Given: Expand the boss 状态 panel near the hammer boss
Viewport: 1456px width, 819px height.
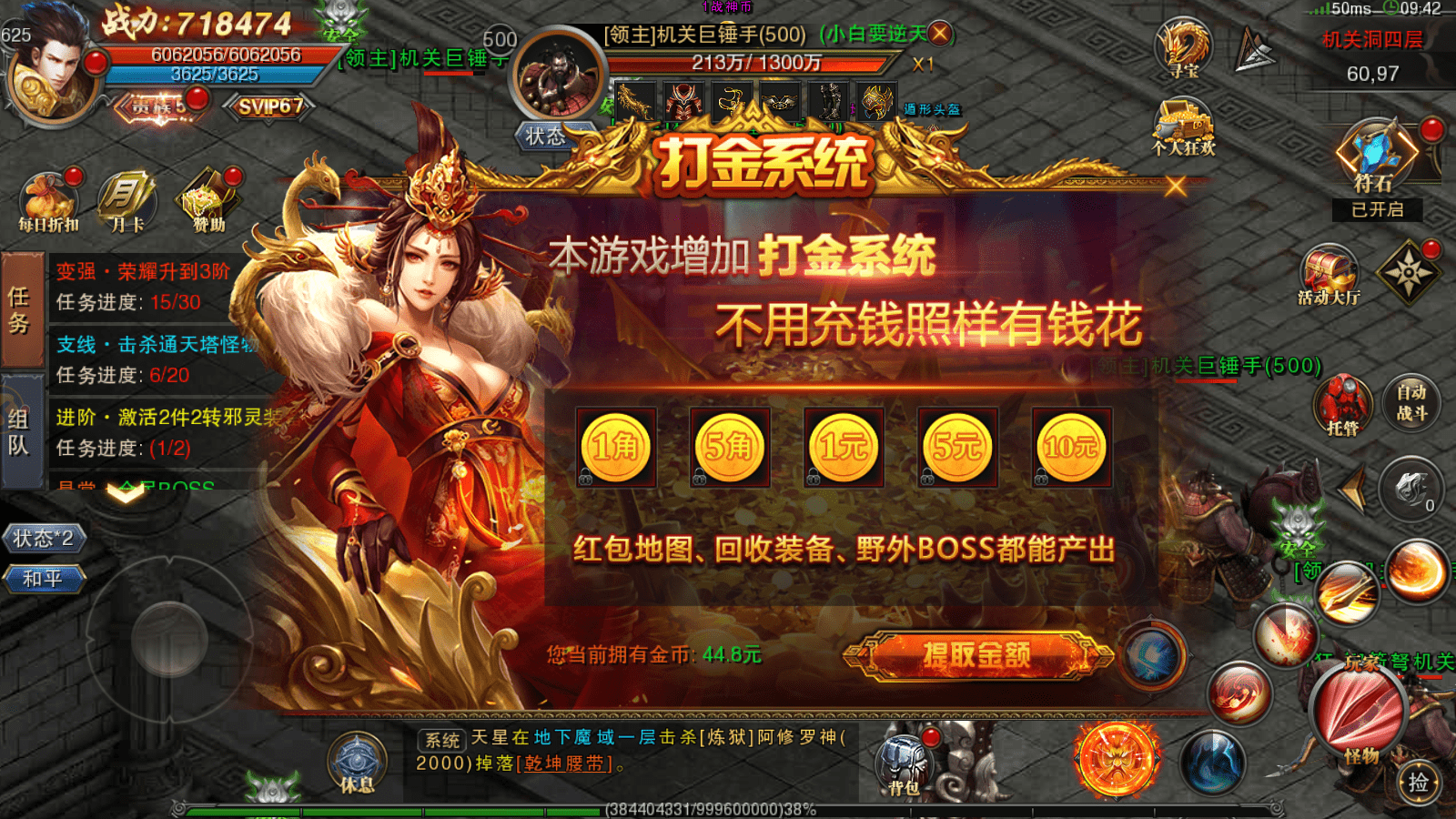Looking at the screenshot, I should (x=546, y=135).
